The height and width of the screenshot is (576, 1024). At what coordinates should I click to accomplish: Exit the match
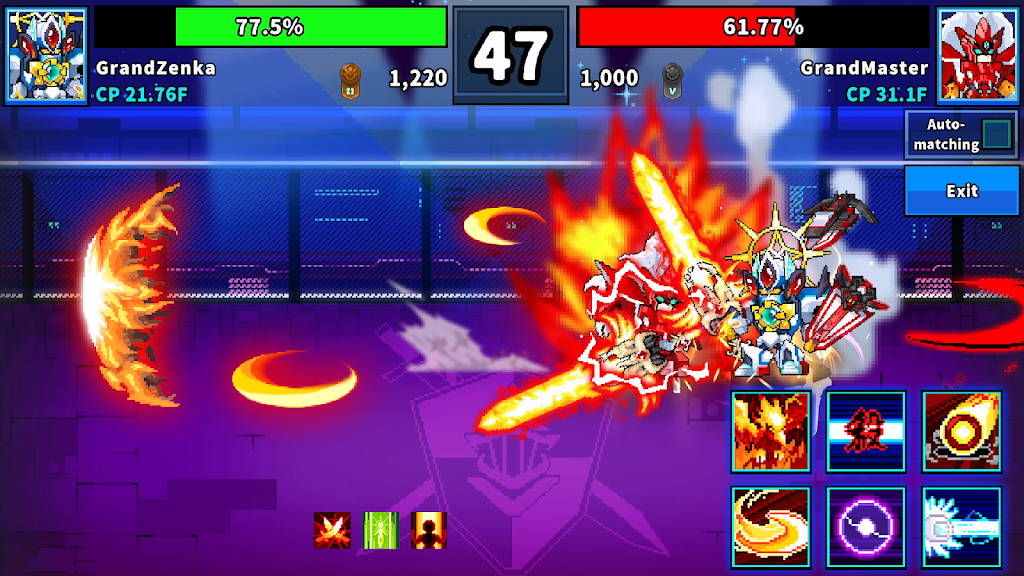pyautogui.click(x=962, y=190)
